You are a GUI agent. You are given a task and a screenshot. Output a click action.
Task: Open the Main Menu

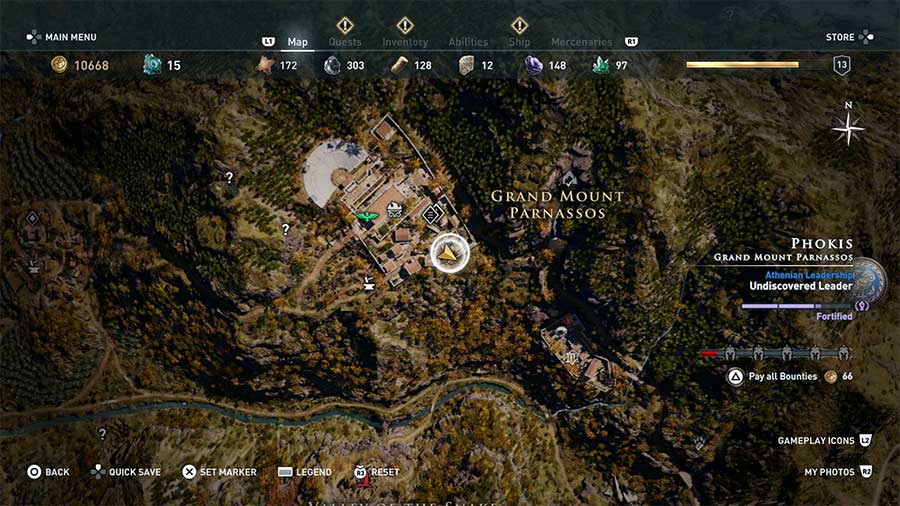[x=62, y=37]
